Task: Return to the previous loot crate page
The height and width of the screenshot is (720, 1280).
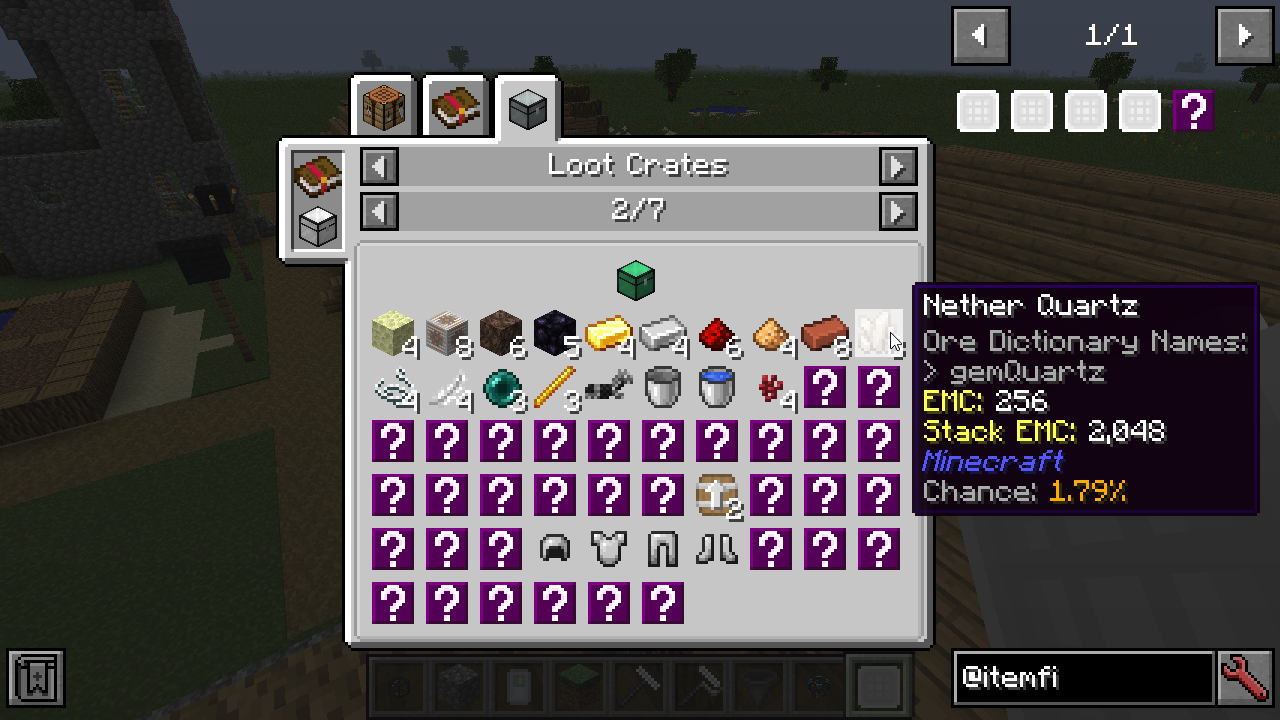Action: (379, 211)
